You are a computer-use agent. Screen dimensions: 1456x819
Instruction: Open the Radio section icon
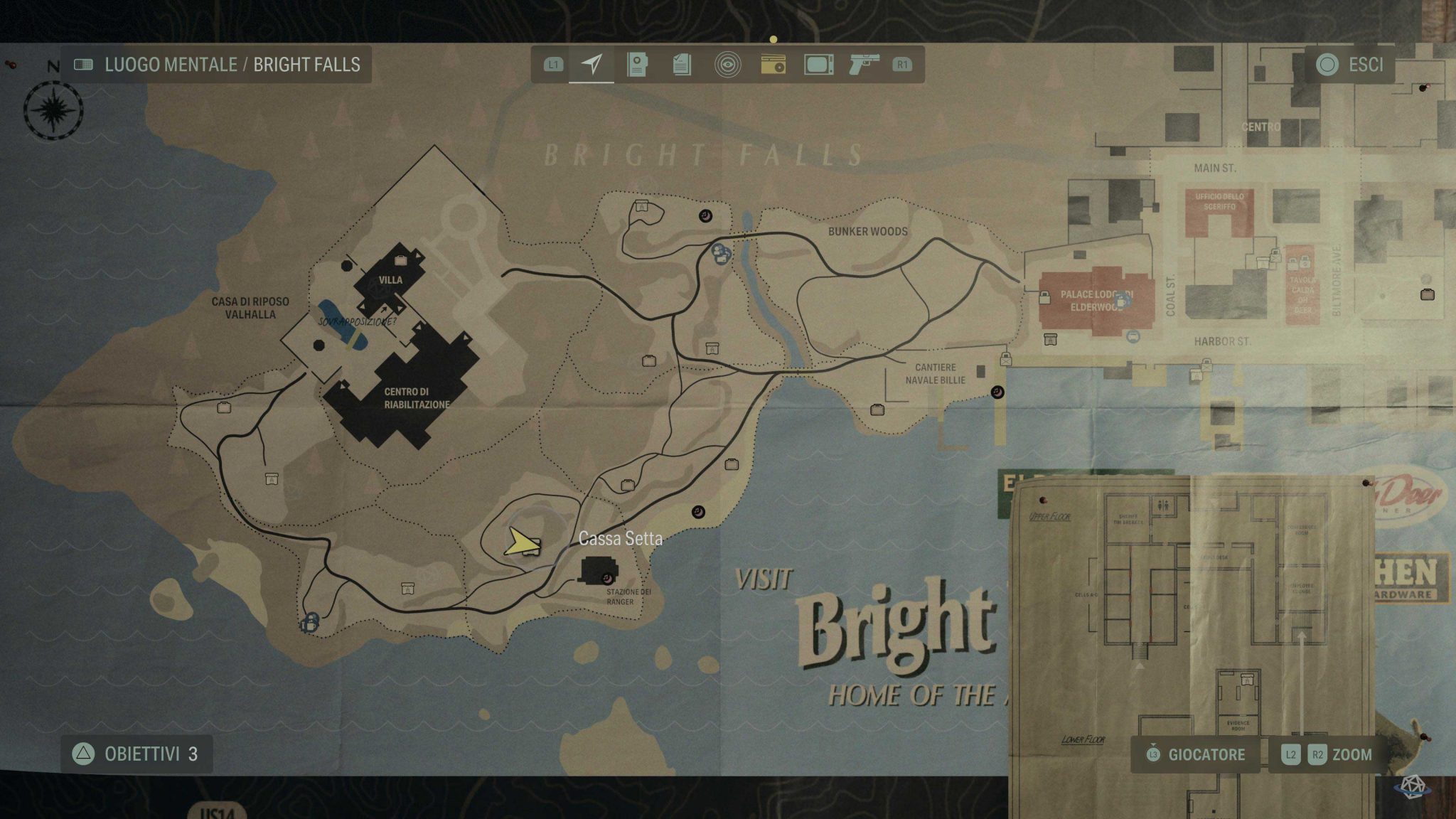tap(775, 65)
